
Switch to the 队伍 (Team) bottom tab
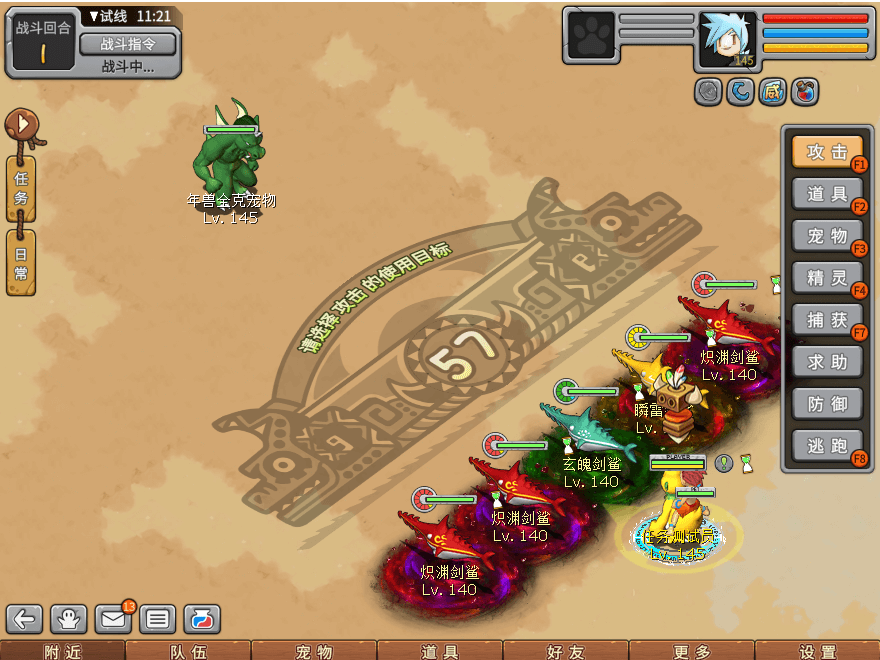coord(188,651)
